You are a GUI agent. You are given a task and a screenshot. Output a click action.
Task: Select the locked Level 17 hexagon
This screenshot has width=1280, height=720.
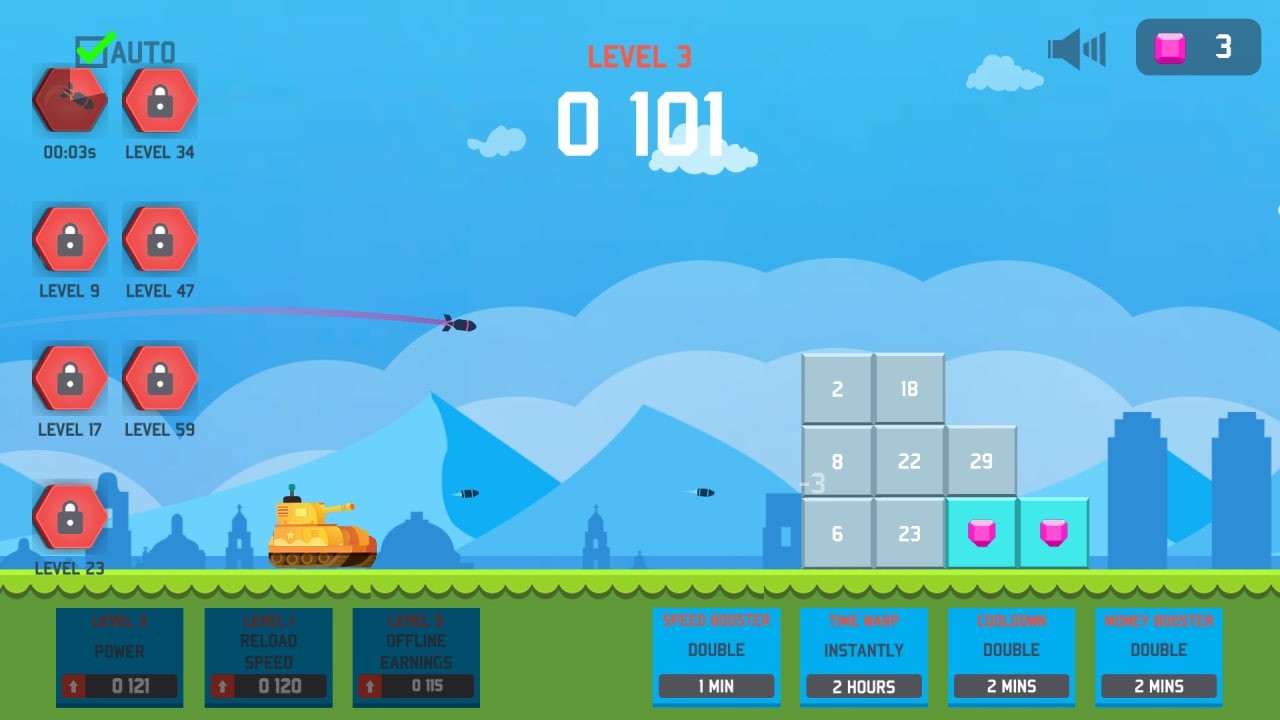point(69,378)
